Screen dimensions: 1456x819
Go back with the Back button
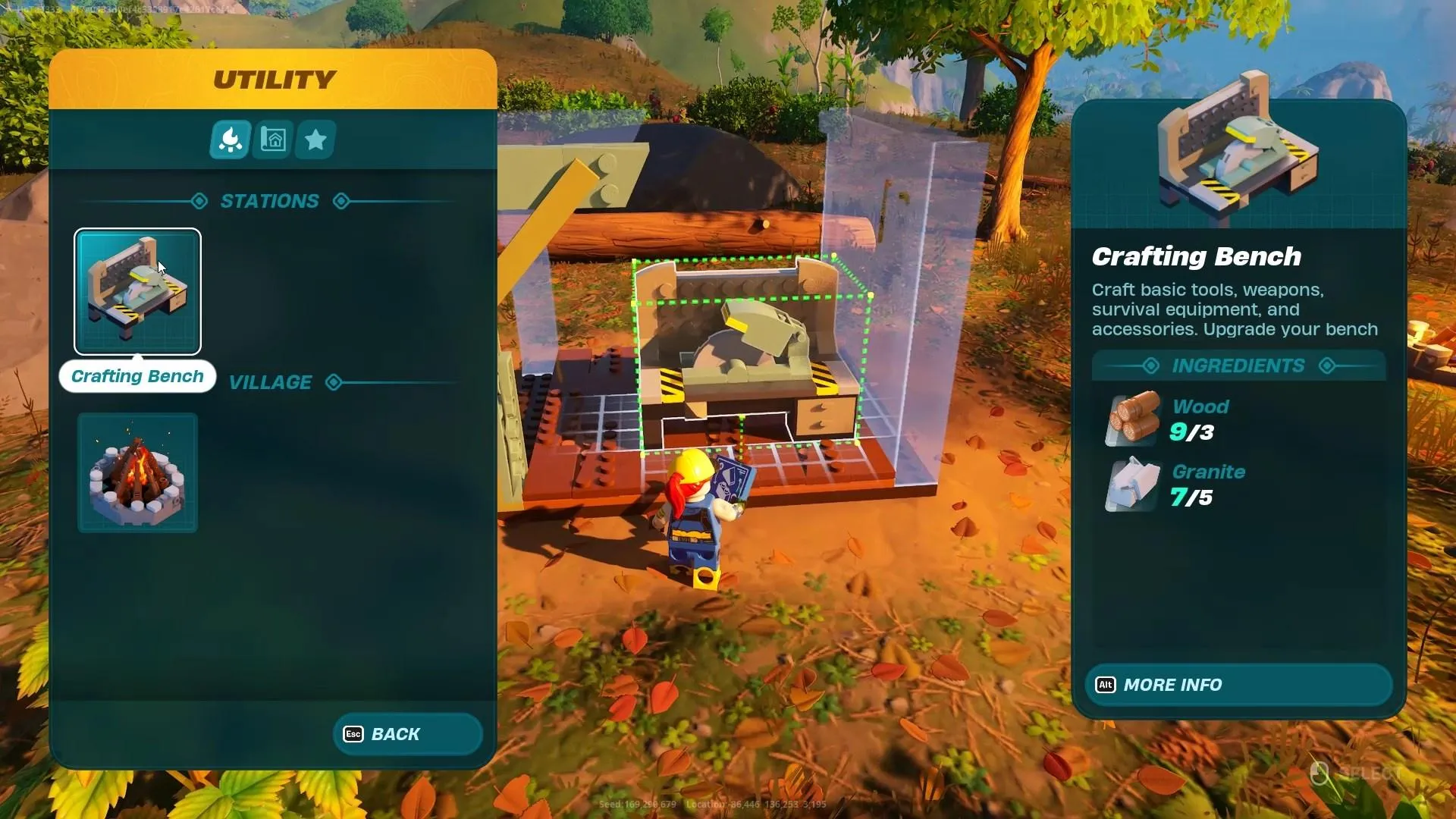[407, 734]
